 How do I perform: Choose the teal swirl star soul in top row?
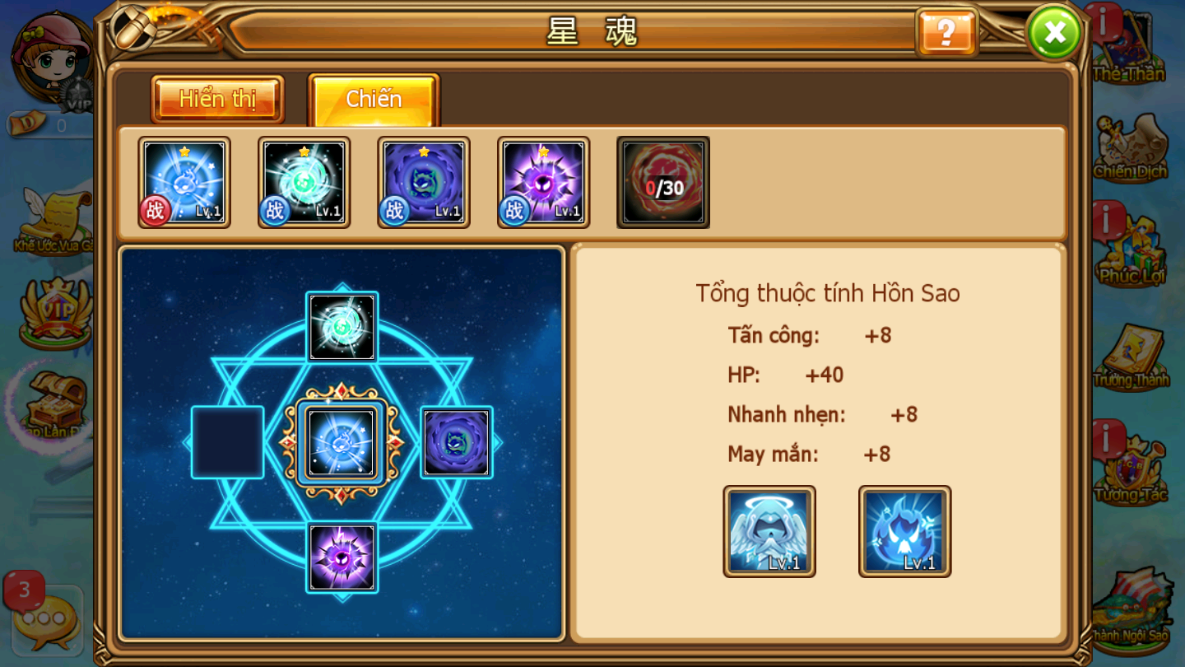[304, 182]
